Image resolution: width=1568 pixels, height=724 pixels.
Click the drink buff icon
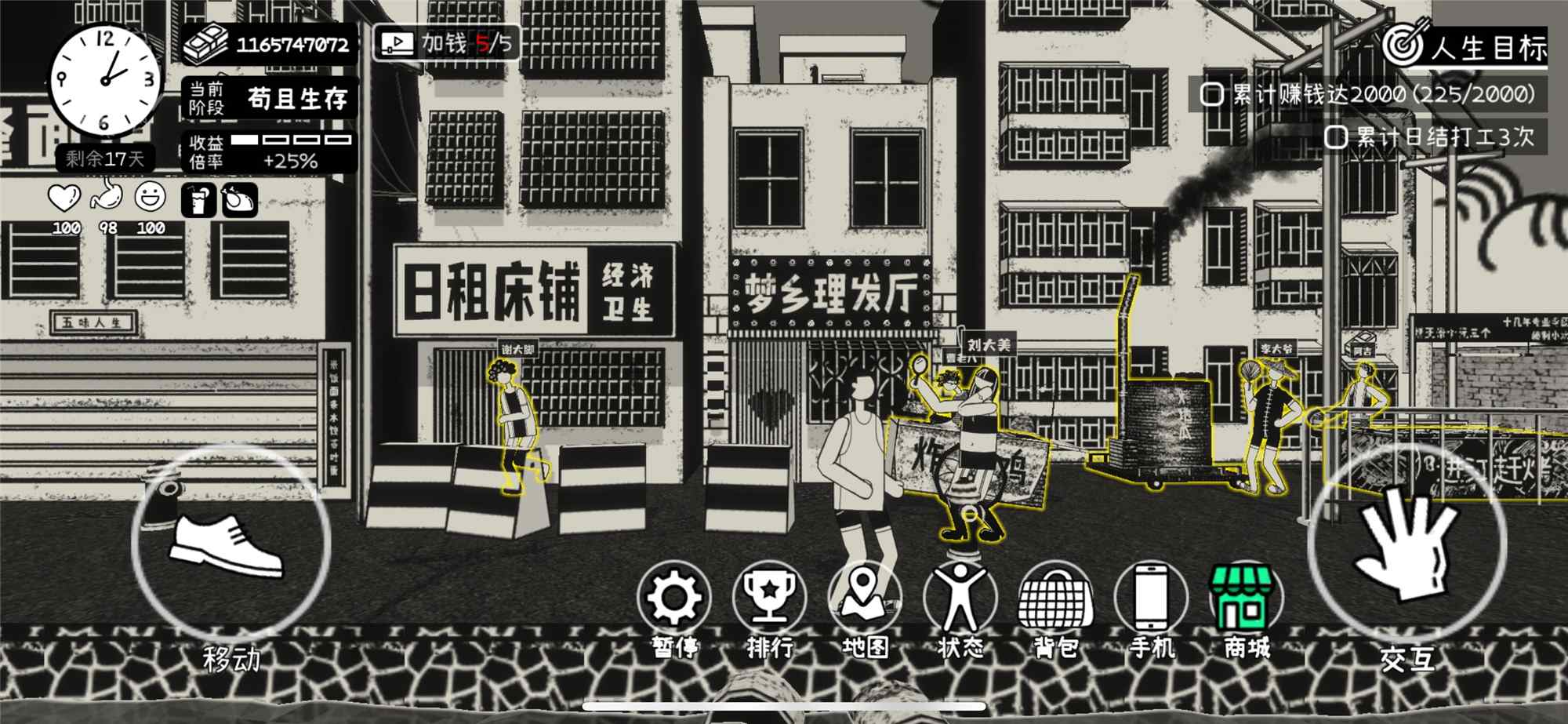click(x=198, y=200)
